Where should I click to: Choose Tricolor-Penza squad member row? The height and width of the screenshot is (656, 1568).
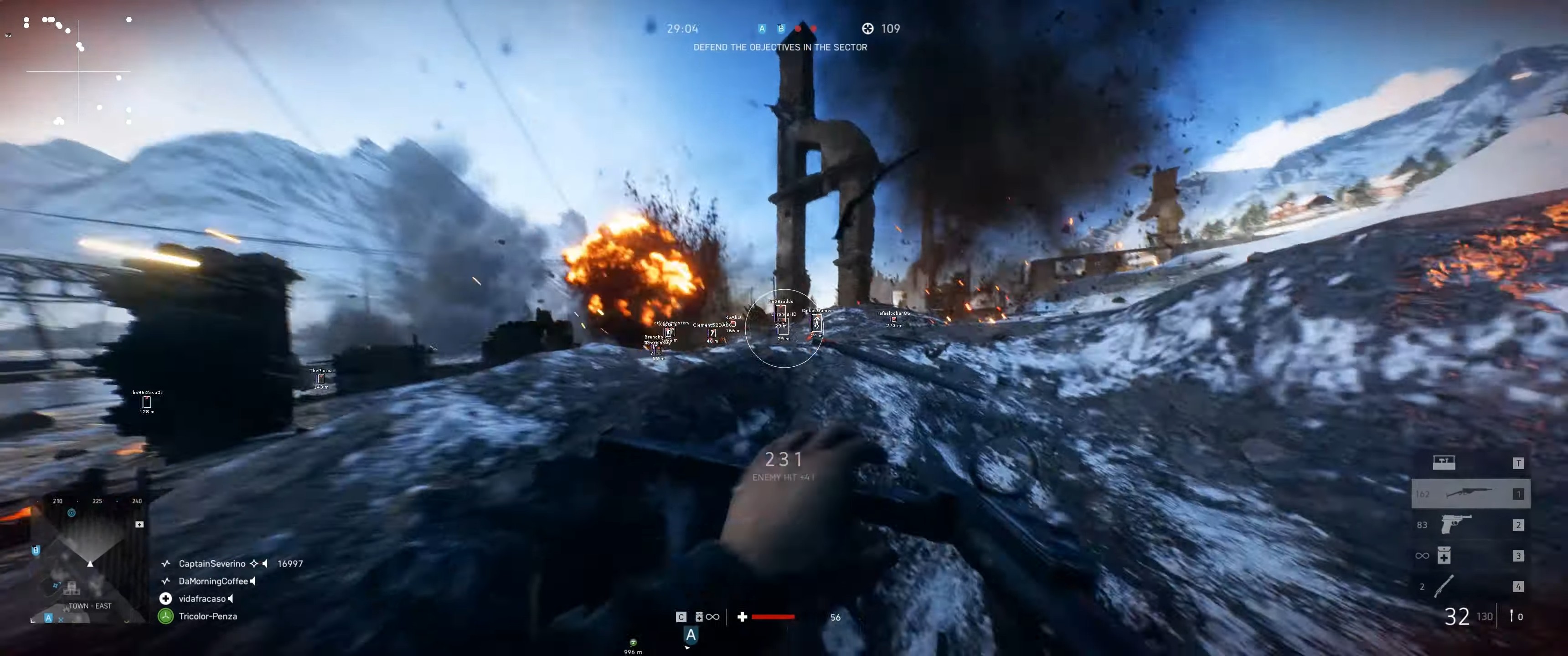(x=207, y=616)
